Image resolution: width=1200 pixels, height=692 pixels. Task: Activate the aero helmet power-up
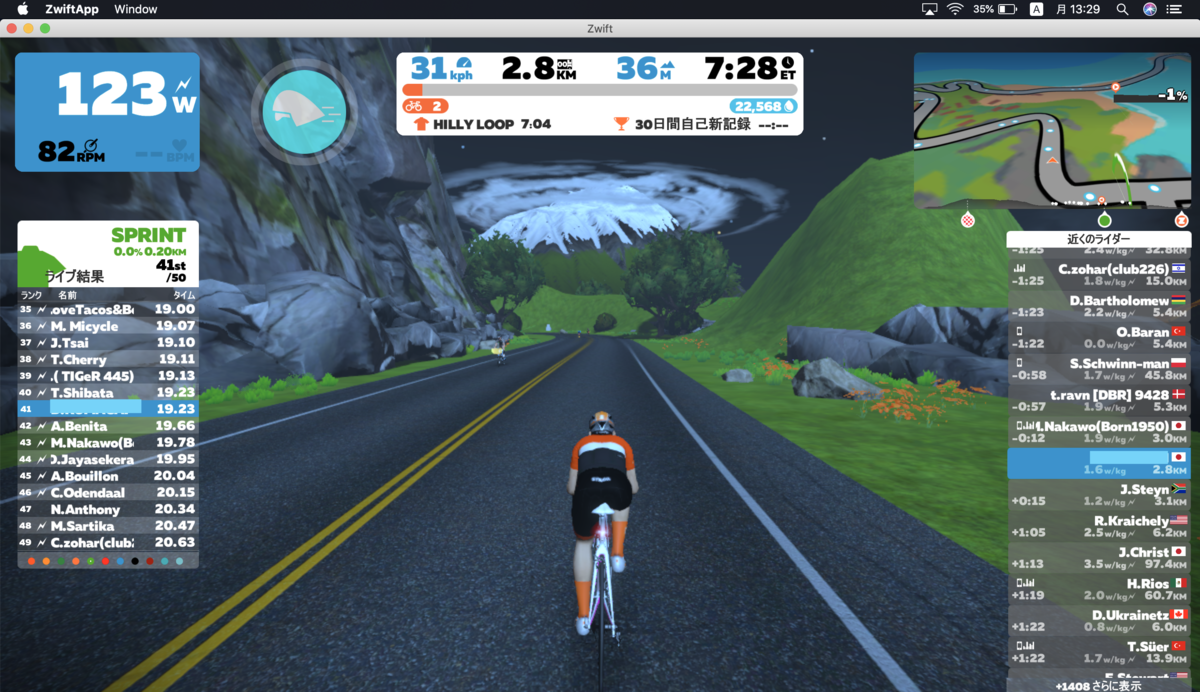point(304,110)
